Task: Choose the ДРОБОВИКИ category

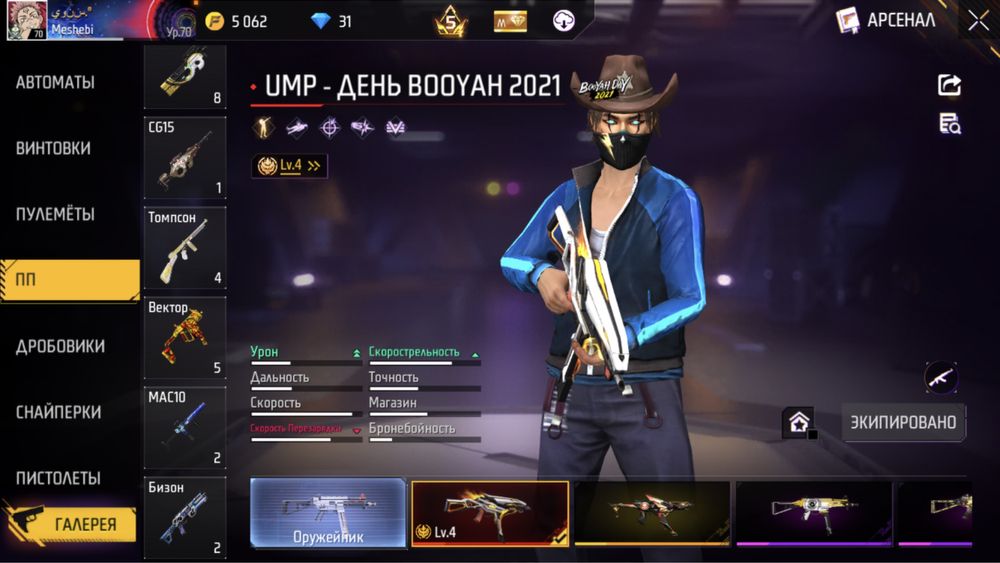Action: click(x=60, y=346)
